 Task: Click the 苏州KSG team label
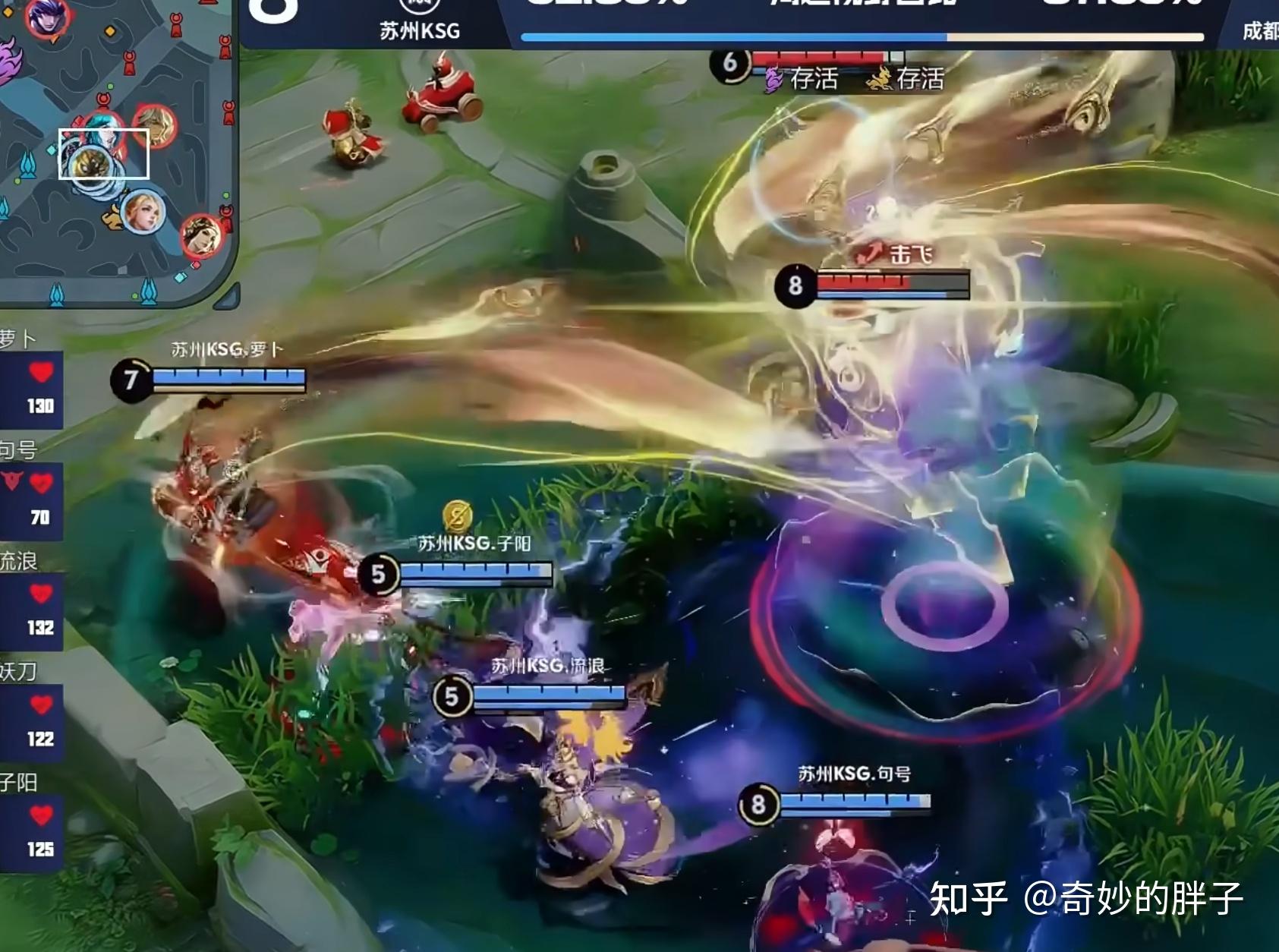pyautogui.click(x=420, y=30)
